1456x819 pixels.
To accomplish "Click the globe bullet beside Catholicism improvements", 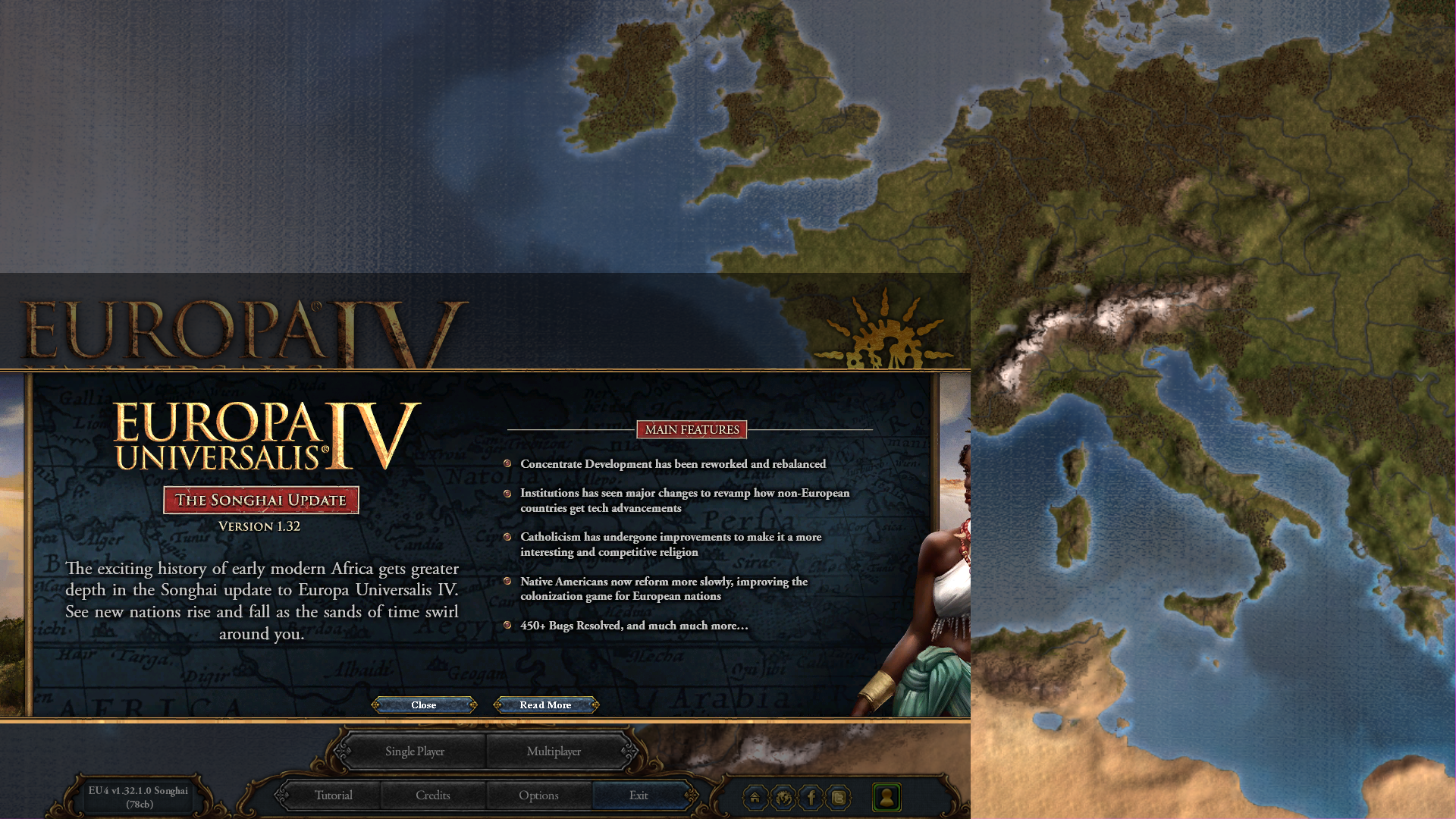I will 508,537.
